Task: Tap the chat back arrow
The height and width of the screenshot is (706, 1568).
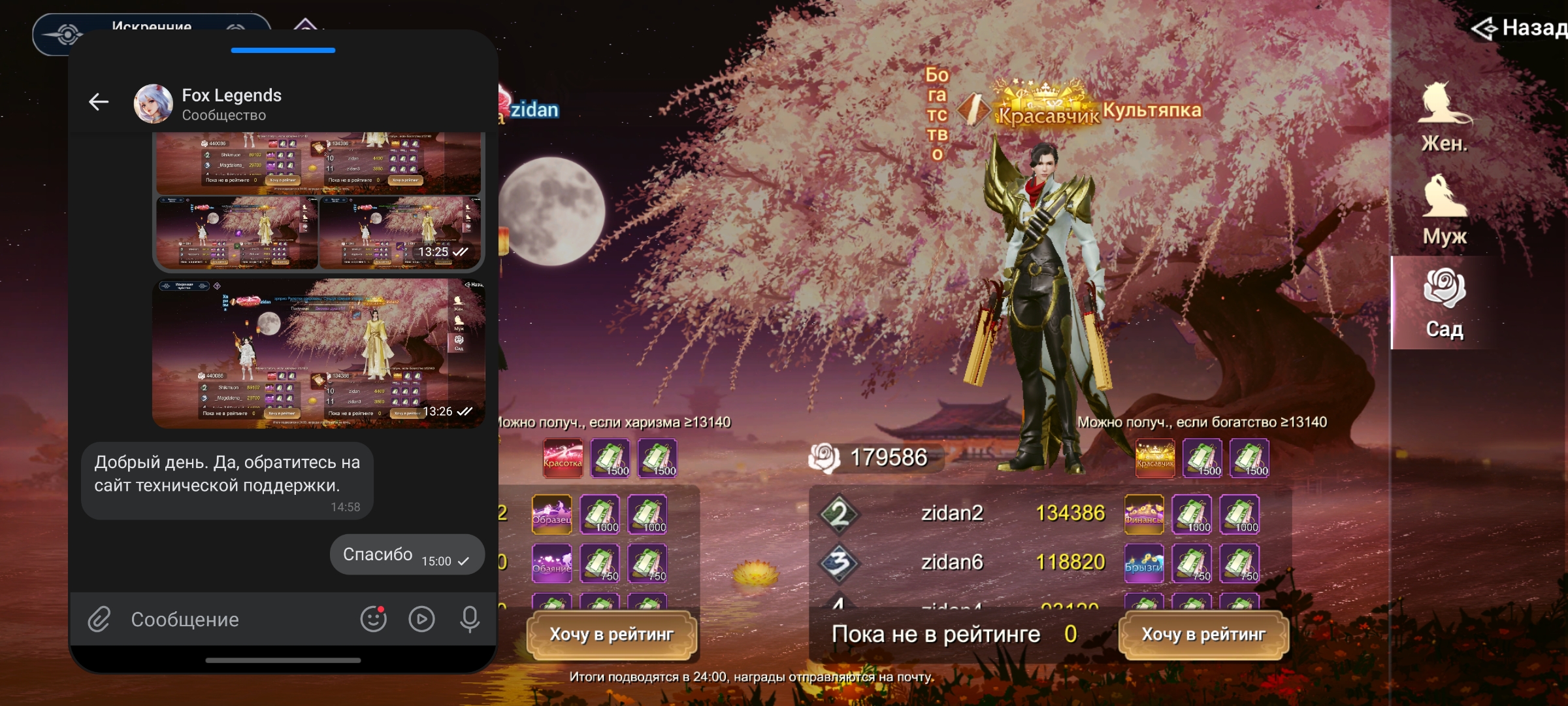Action: coord(99,102)
